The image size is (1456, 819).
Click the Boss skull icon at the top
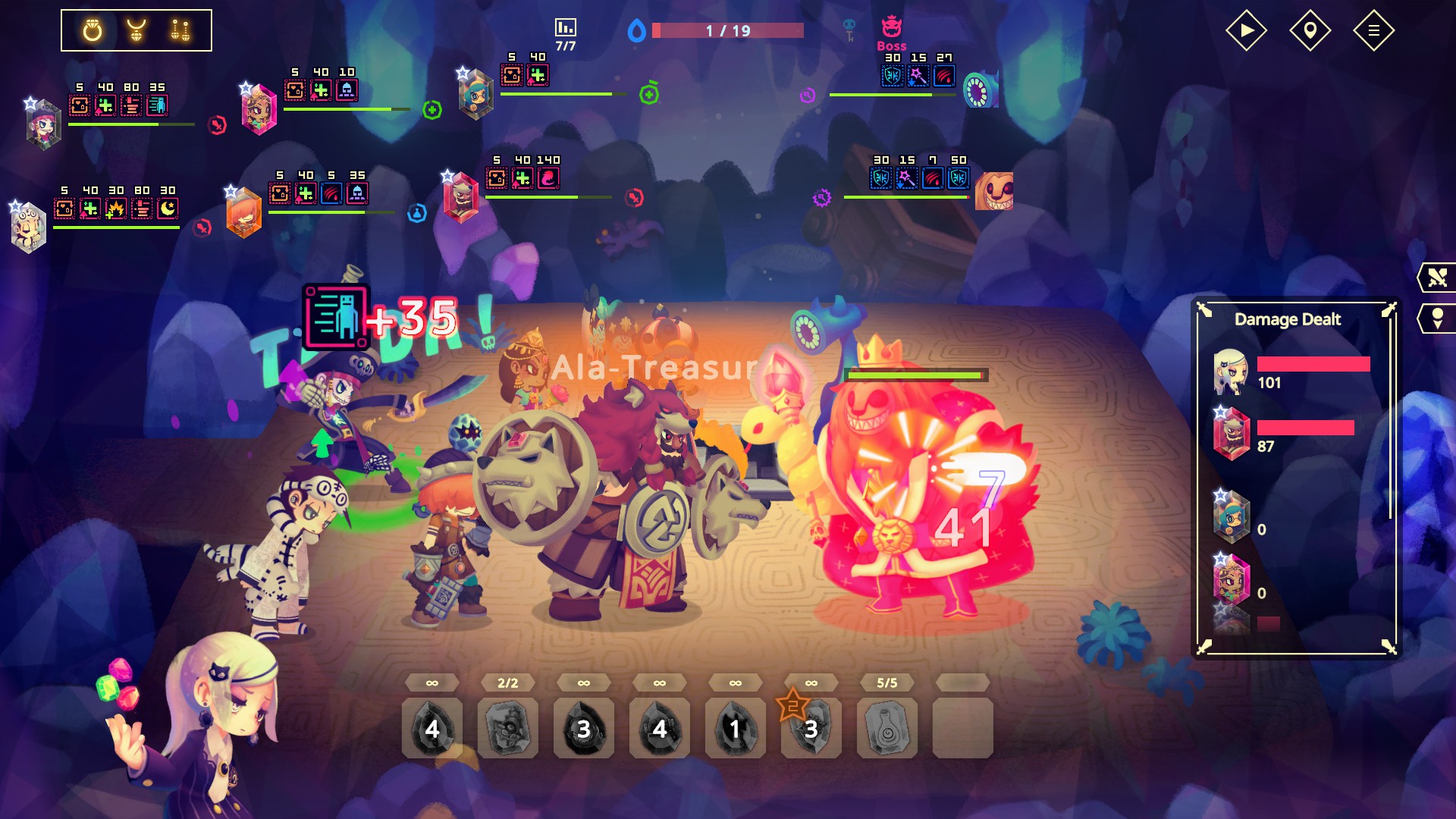891,28
